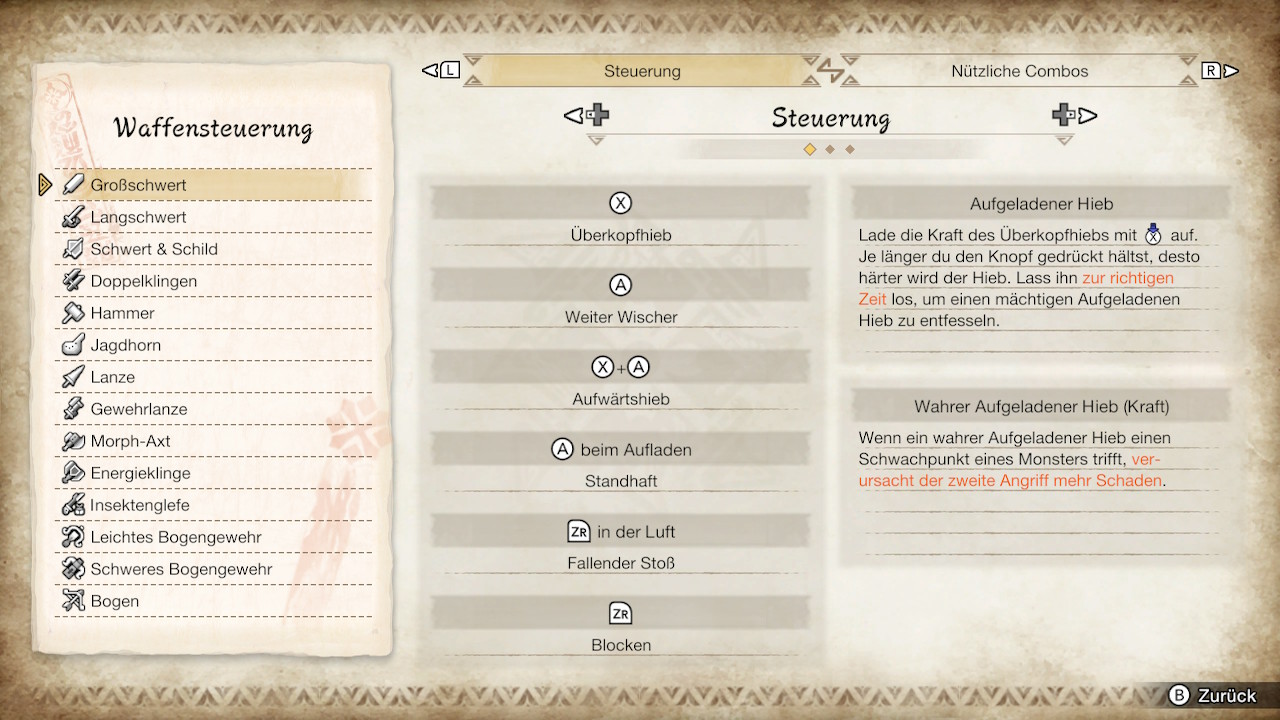Select the Lanze entry

click(x=112, y=377)
